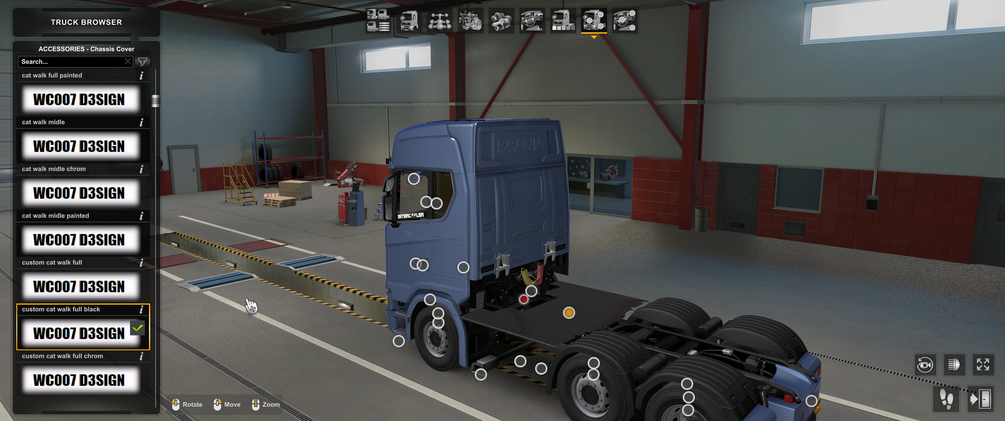This screenshot has height=421, width=1005.
Task: Select the 'cat walk midle' accessory
Action: coord(79,146)
